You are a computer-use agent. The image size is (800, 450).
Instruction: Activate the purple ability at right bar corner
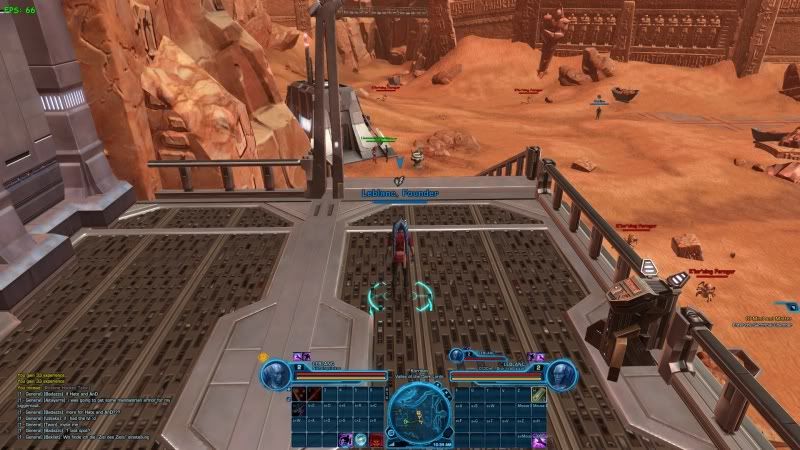[x=539, y=439]
